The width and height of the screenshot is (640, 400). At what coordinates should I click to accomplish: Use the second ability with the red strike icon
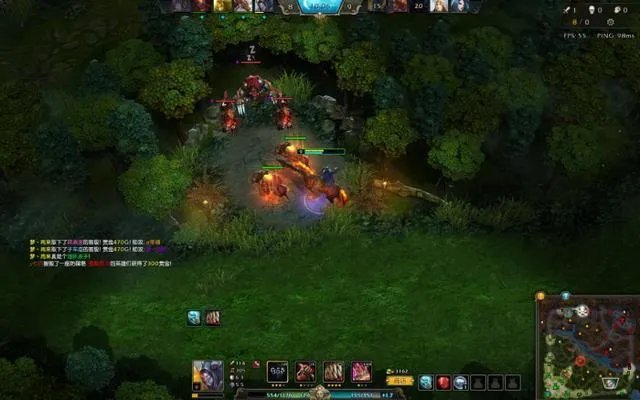click(306, 372)
